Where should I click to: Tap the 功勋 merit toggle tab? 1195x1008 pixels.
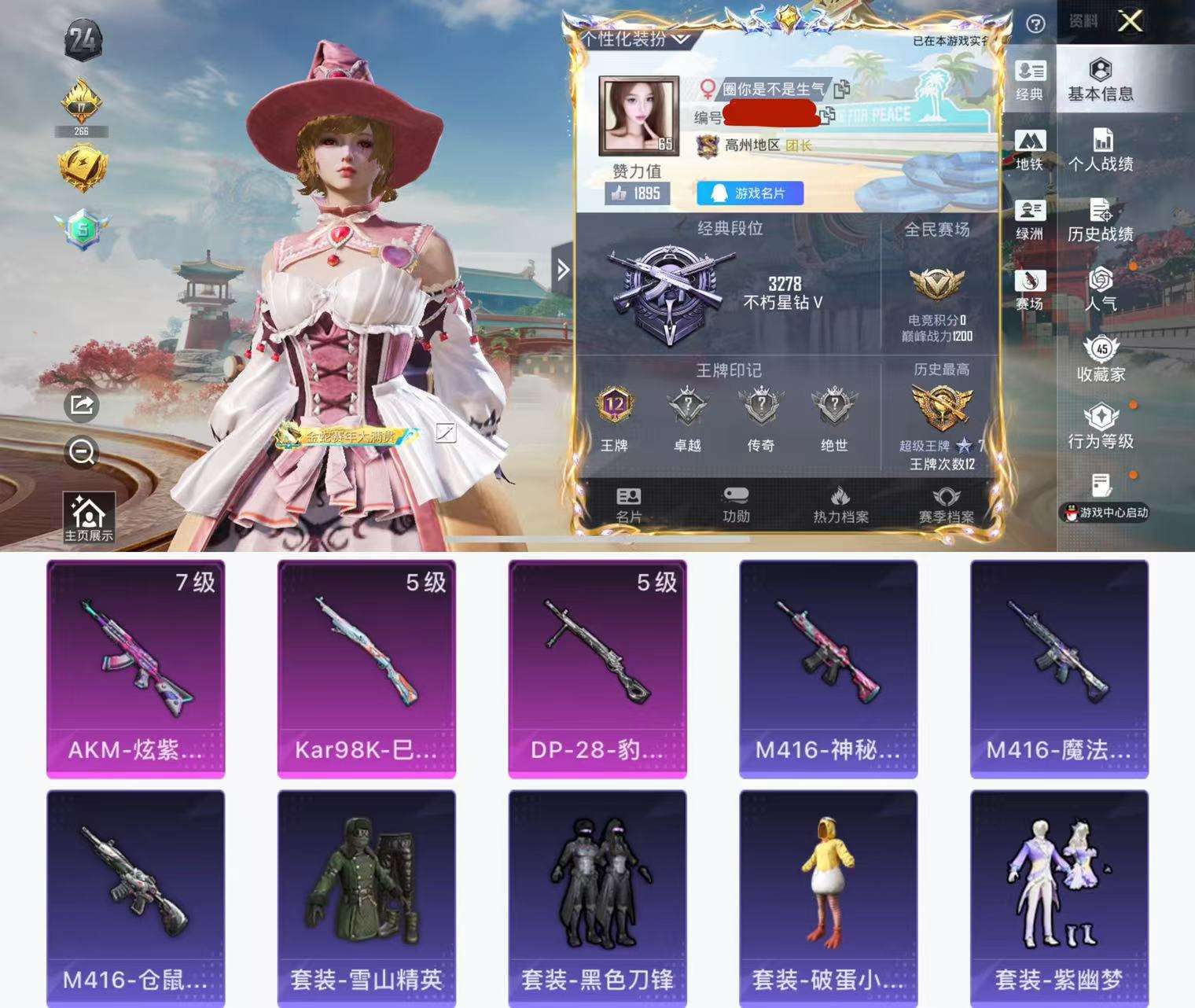pos(737,503)
